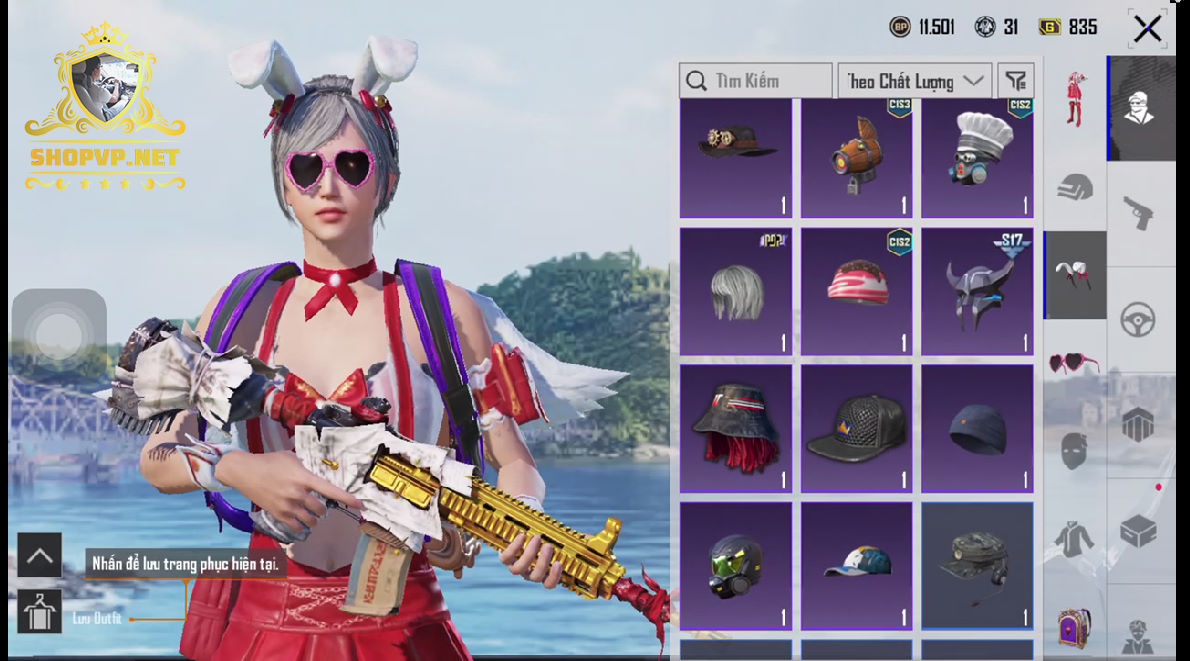Image resolution: width=1190 pixels, height=661 pixels.
Task: Switch to the steering wheel vehicle tab
Action: click(1138, 320)
